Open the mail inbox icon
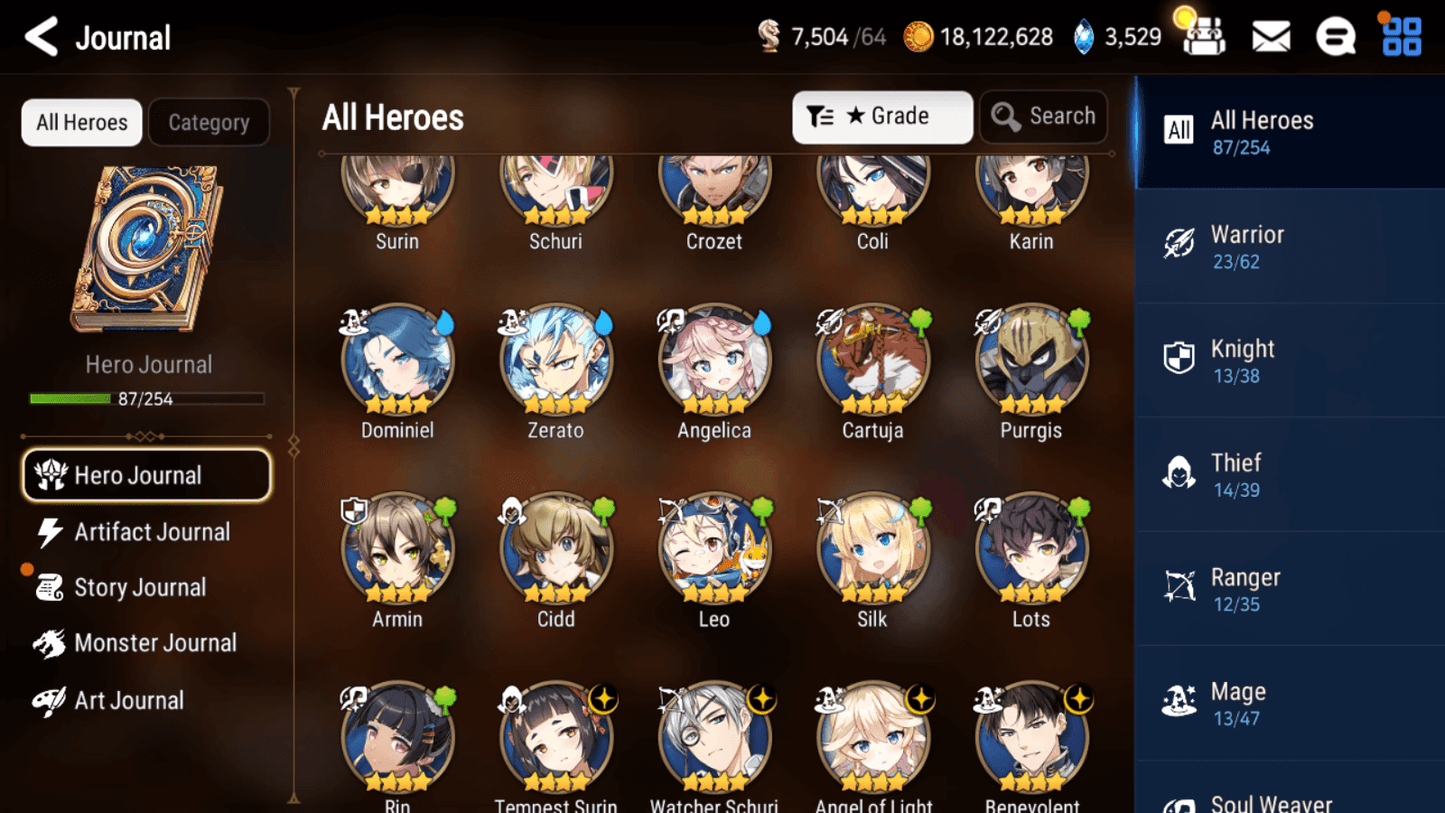This screenshot has height=813, width=1445. (1270, 35)
